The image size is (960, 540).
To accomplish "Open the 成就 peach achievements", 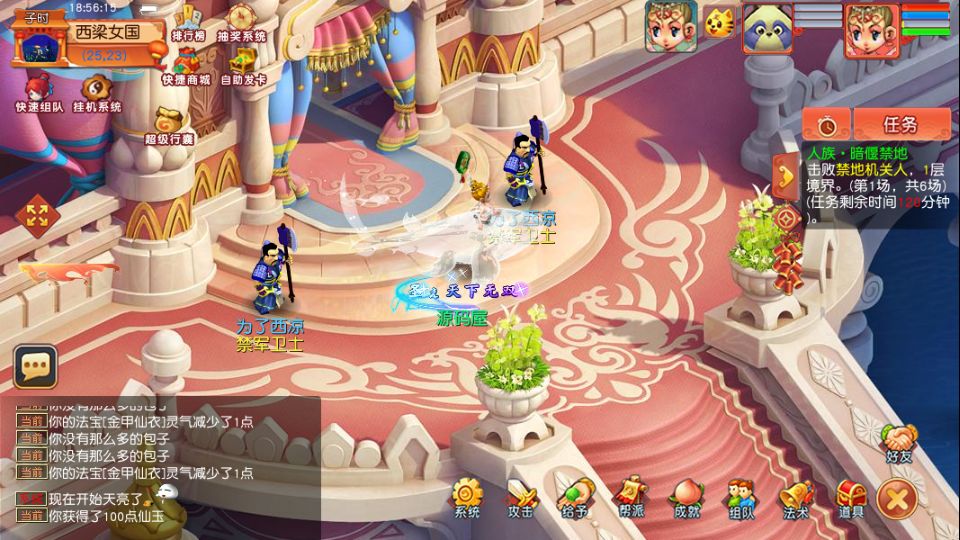I will coord(686,495).
